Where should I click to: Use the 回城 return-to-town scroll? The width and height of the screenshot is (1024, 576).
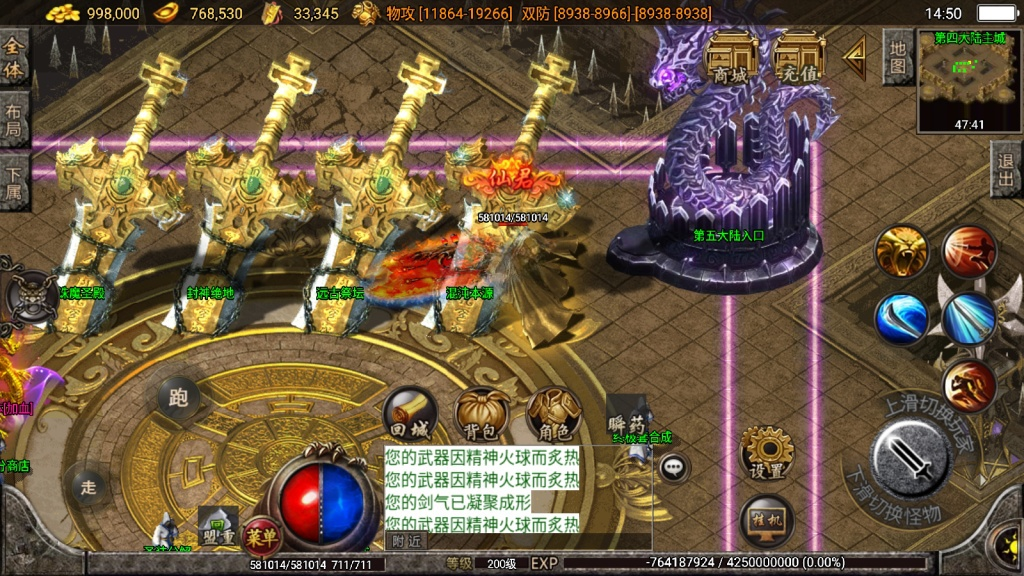coord(410,413)
